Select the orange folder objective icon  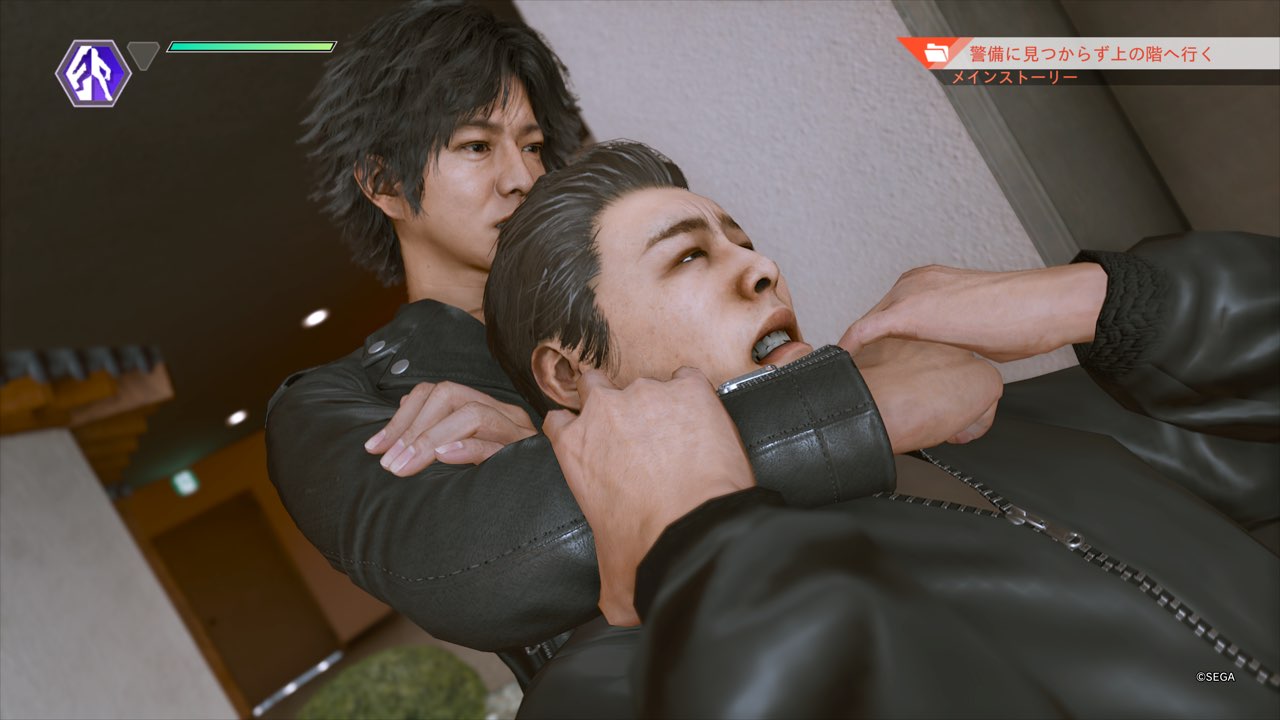click(x=937, y=53)
